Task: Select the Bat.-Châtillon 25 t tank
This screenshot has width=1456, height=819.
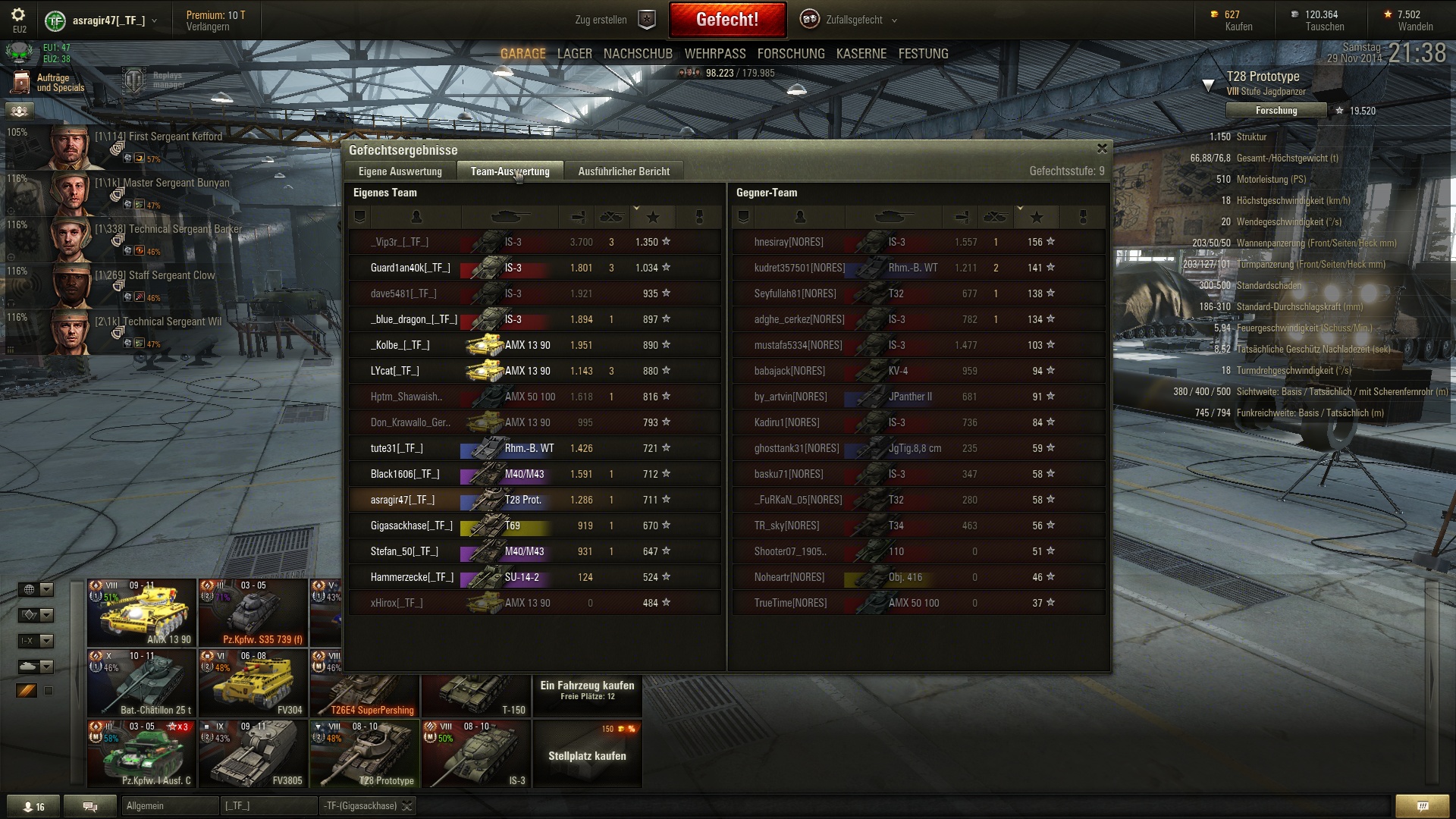Action: [x=141, y=683]
